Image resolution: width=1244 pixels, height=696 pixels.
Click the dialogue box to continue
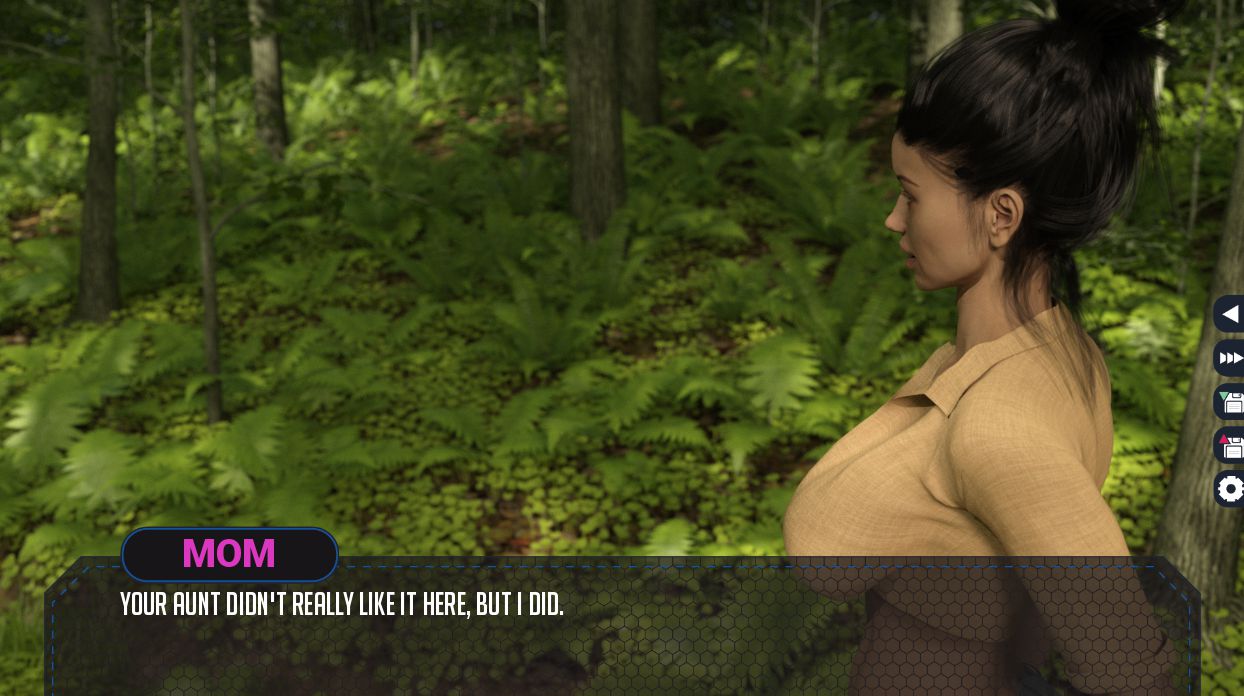[x=620, y=640]
